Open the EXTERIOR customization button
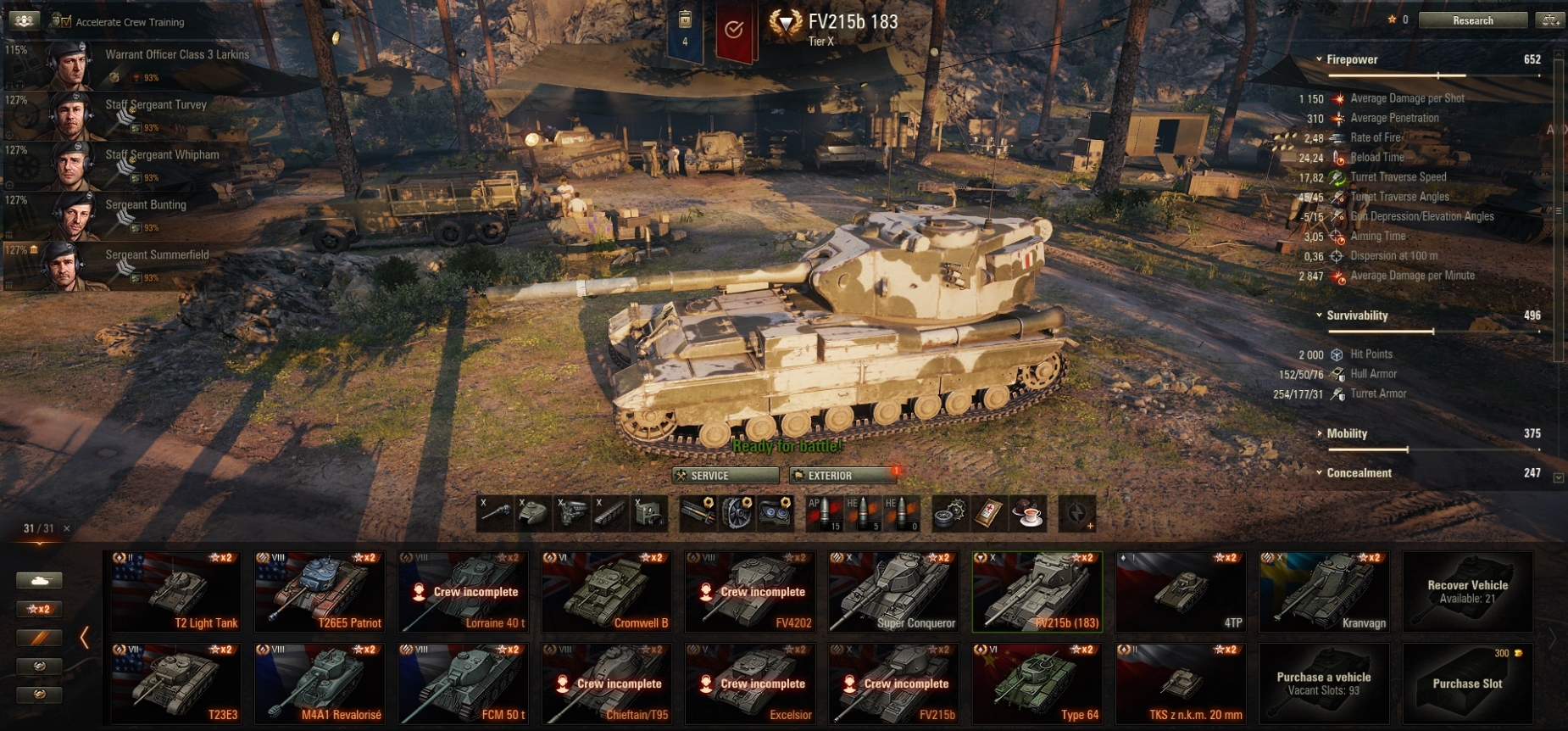 [842, 476]
